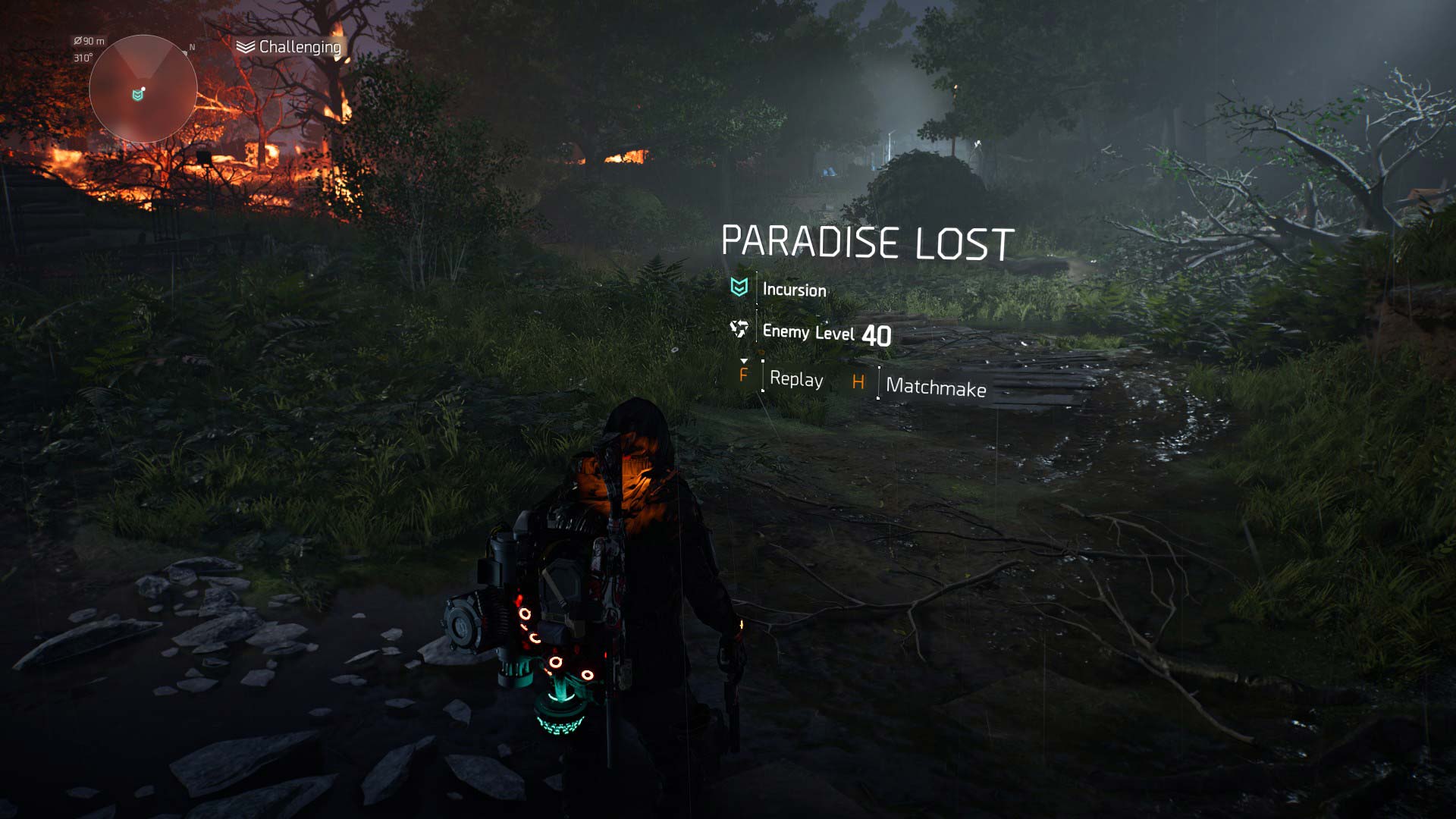Screen dimensions: 1456x819
Task: Click the orange F keybind icon
Action: point(744,377)
